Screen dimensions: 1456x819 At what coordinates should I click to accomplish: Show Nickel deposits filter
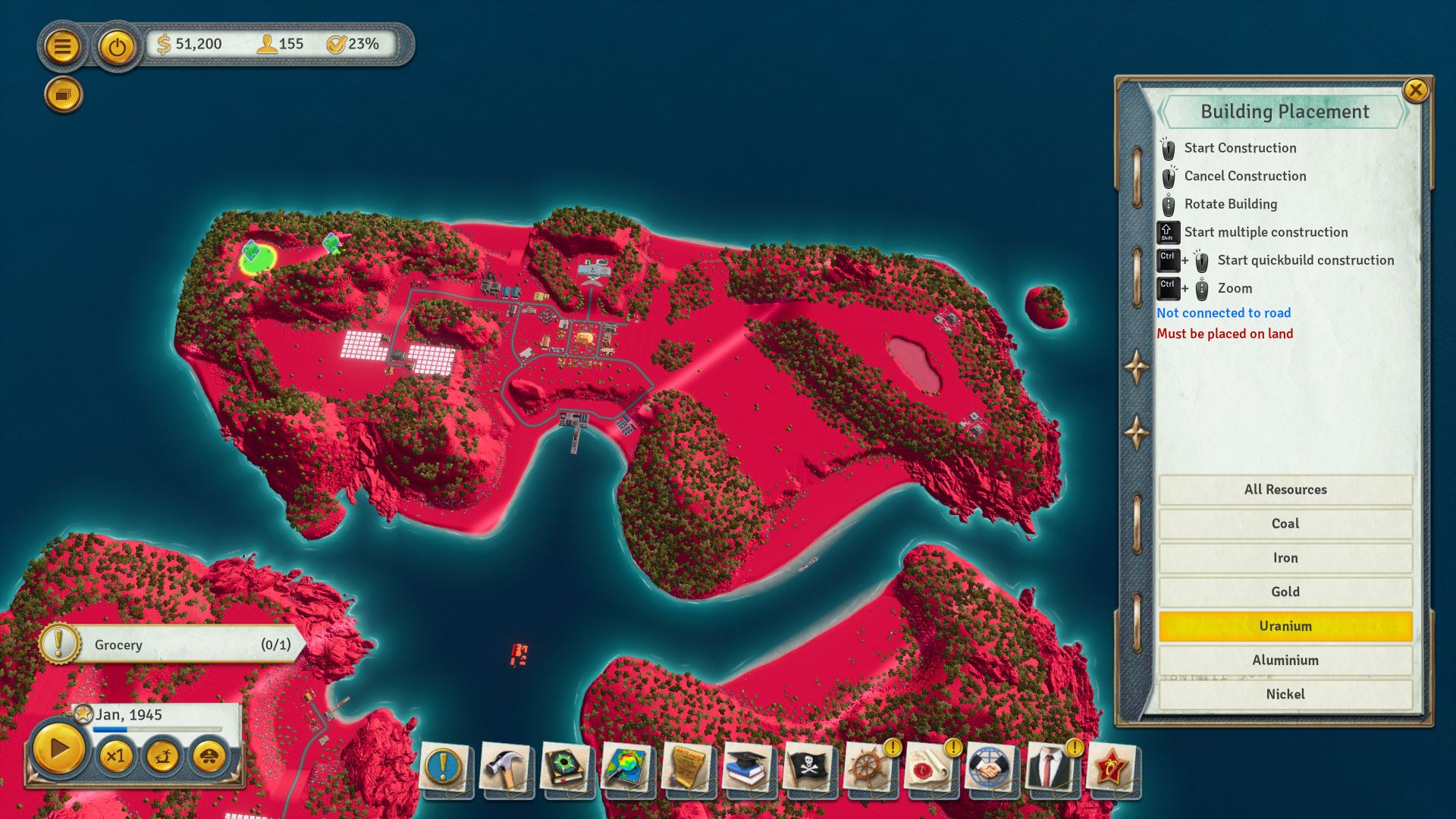tap(1285, 694)
